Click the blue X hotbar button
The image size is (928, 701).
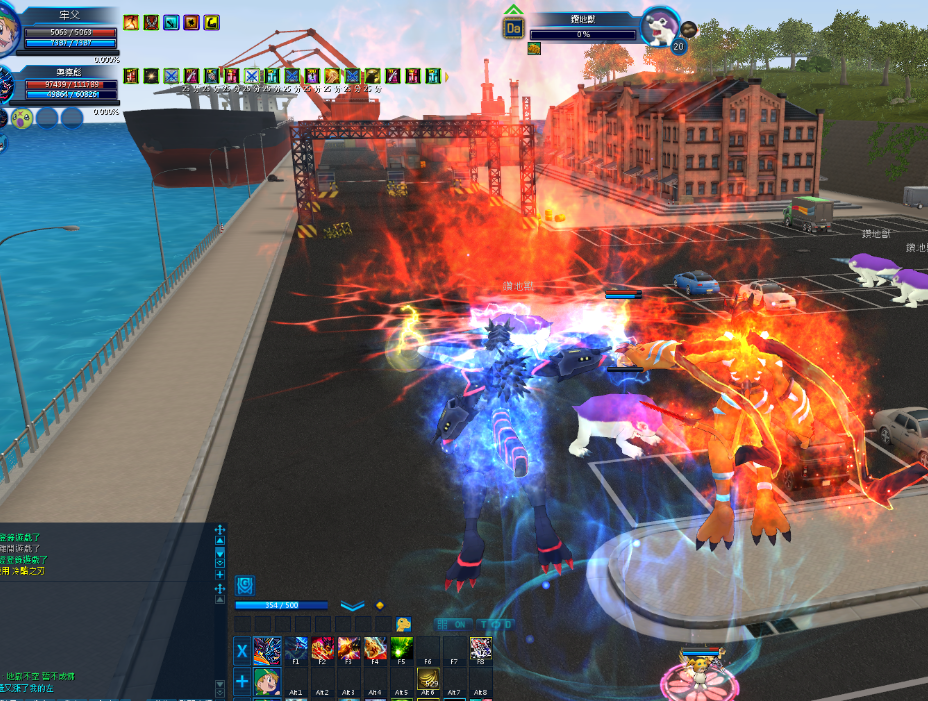click(242, 651)
